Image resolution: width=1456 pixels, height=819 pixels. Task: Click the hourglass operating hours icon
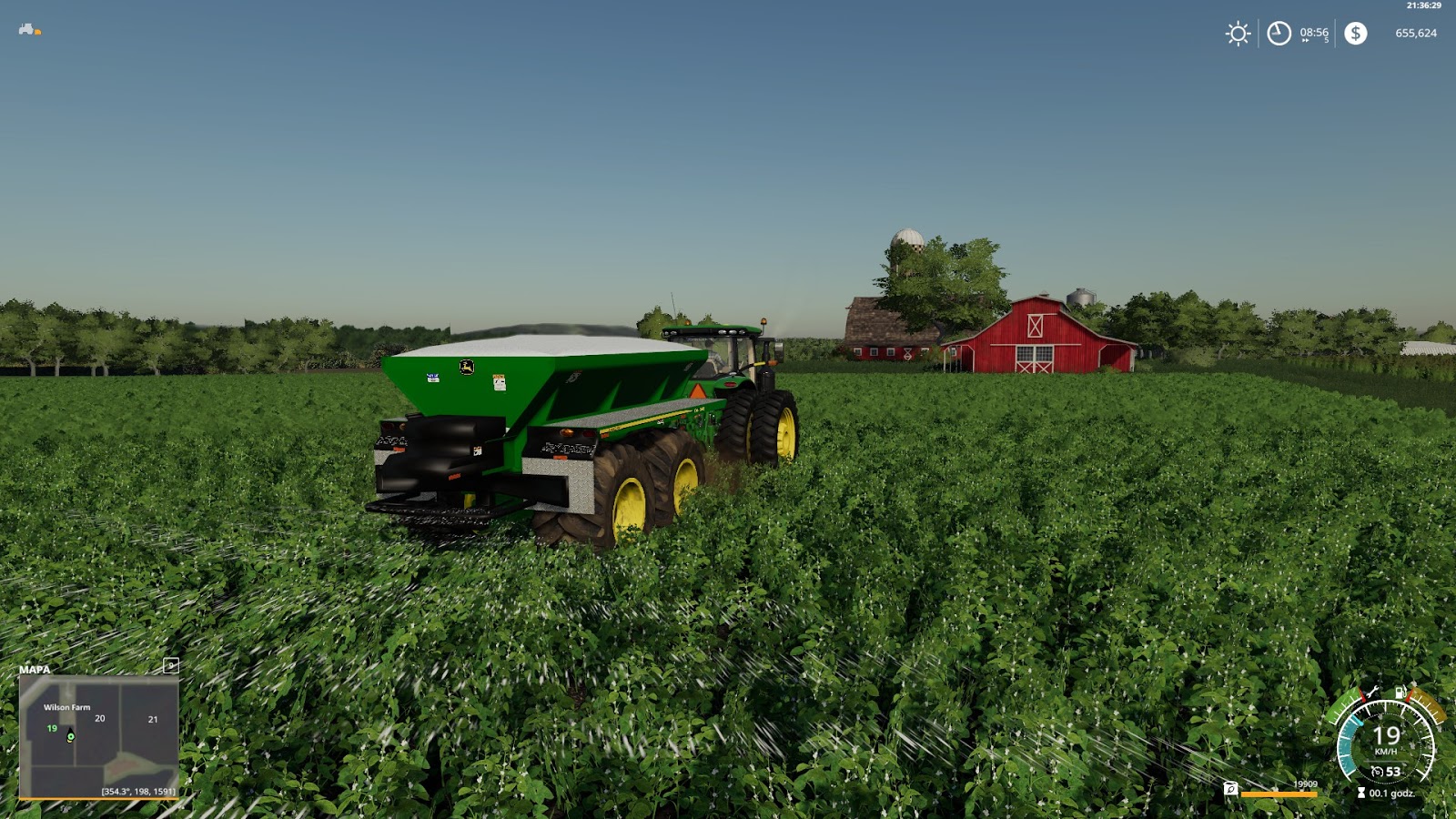(x=1361, y=792)
